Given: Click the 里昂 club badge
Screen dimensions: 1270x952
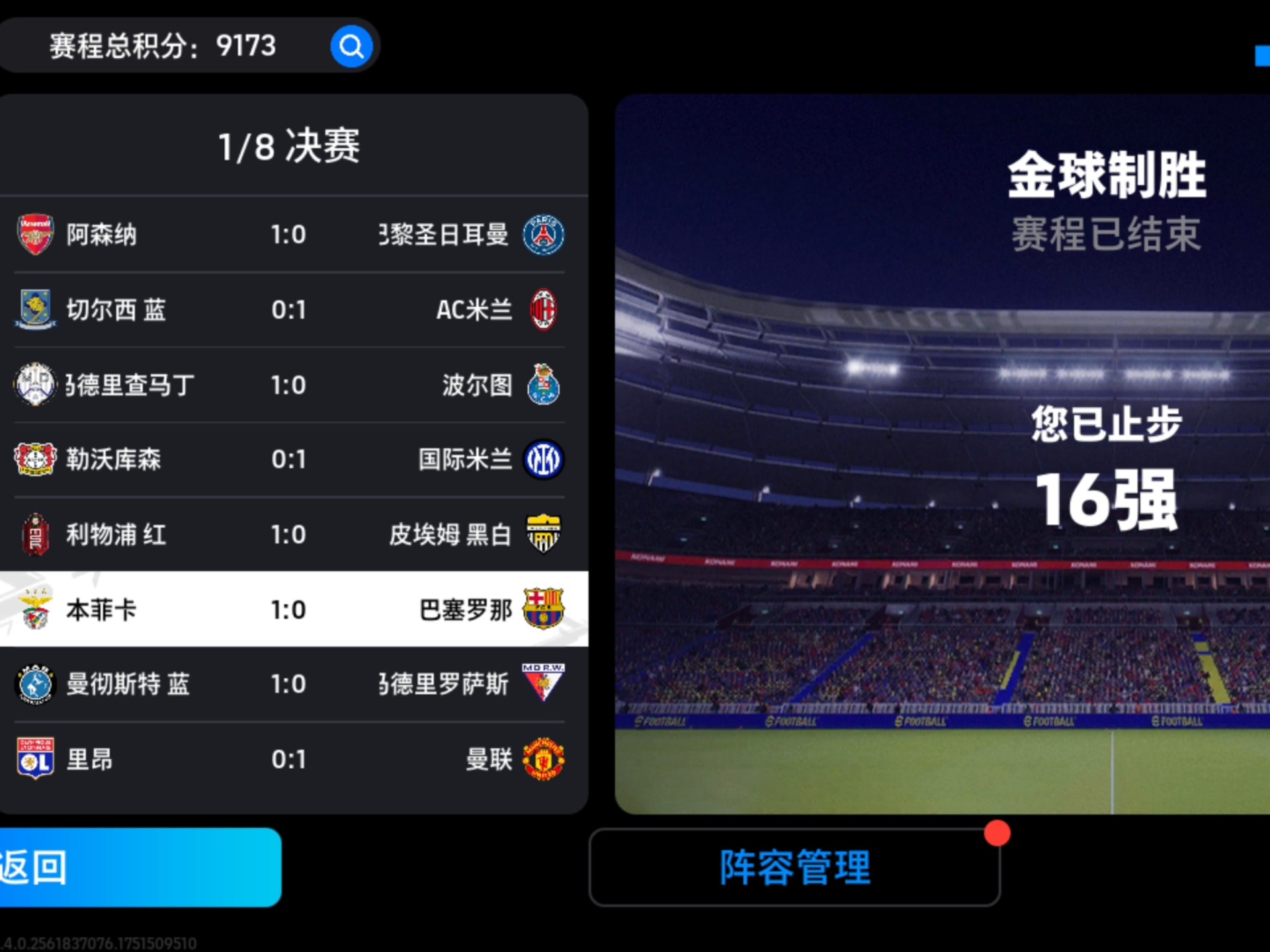Looking at the screenshot, I should tap(35, 760).
